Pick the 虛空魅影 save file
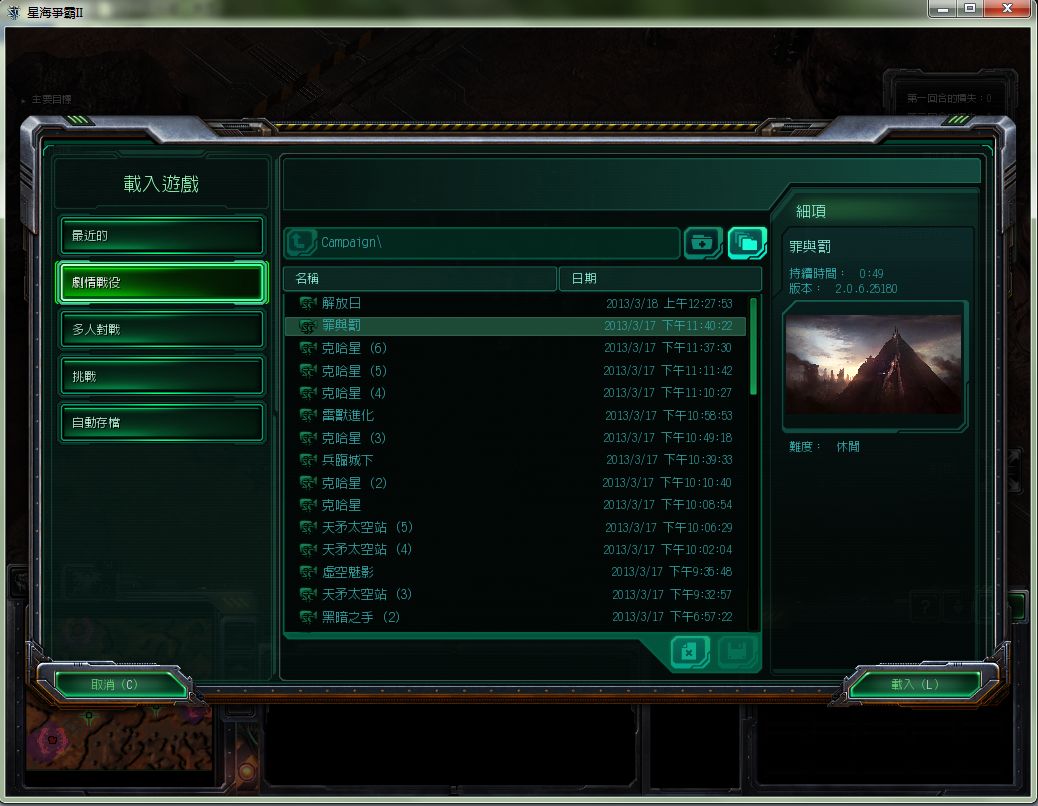Image resolution: width=1038 pixels, height=806 pixels. [516, 572]
